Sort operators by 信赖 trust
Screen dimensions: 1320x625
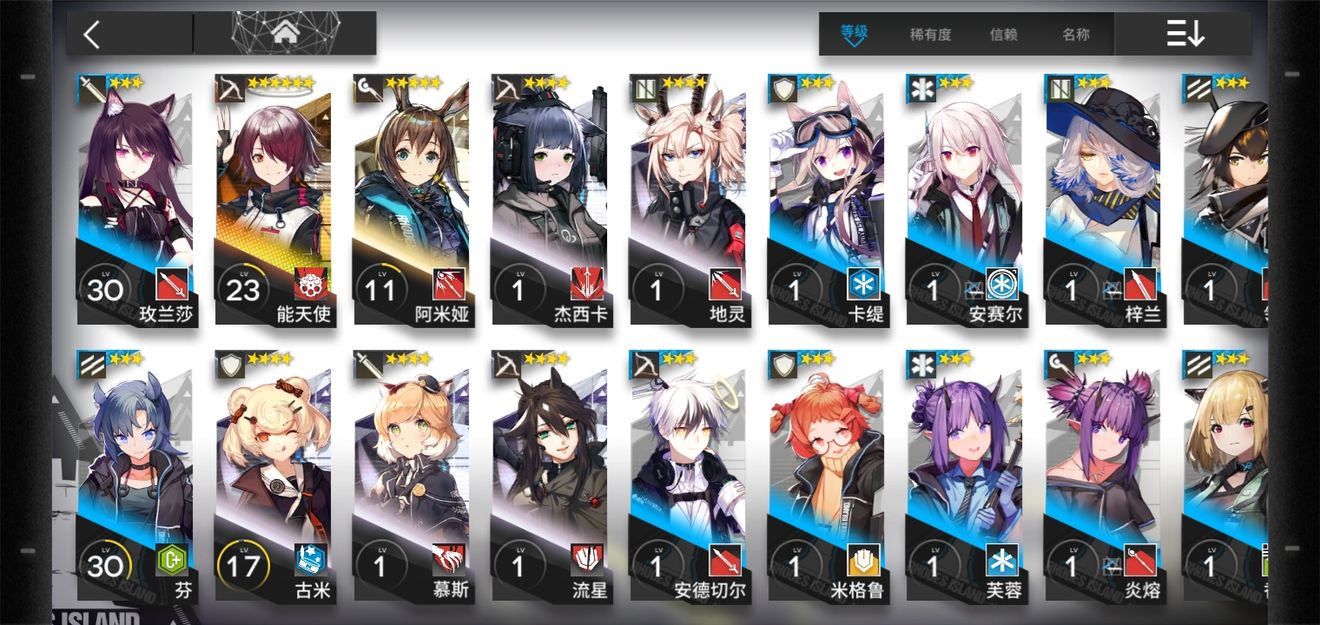(1003, 34)
